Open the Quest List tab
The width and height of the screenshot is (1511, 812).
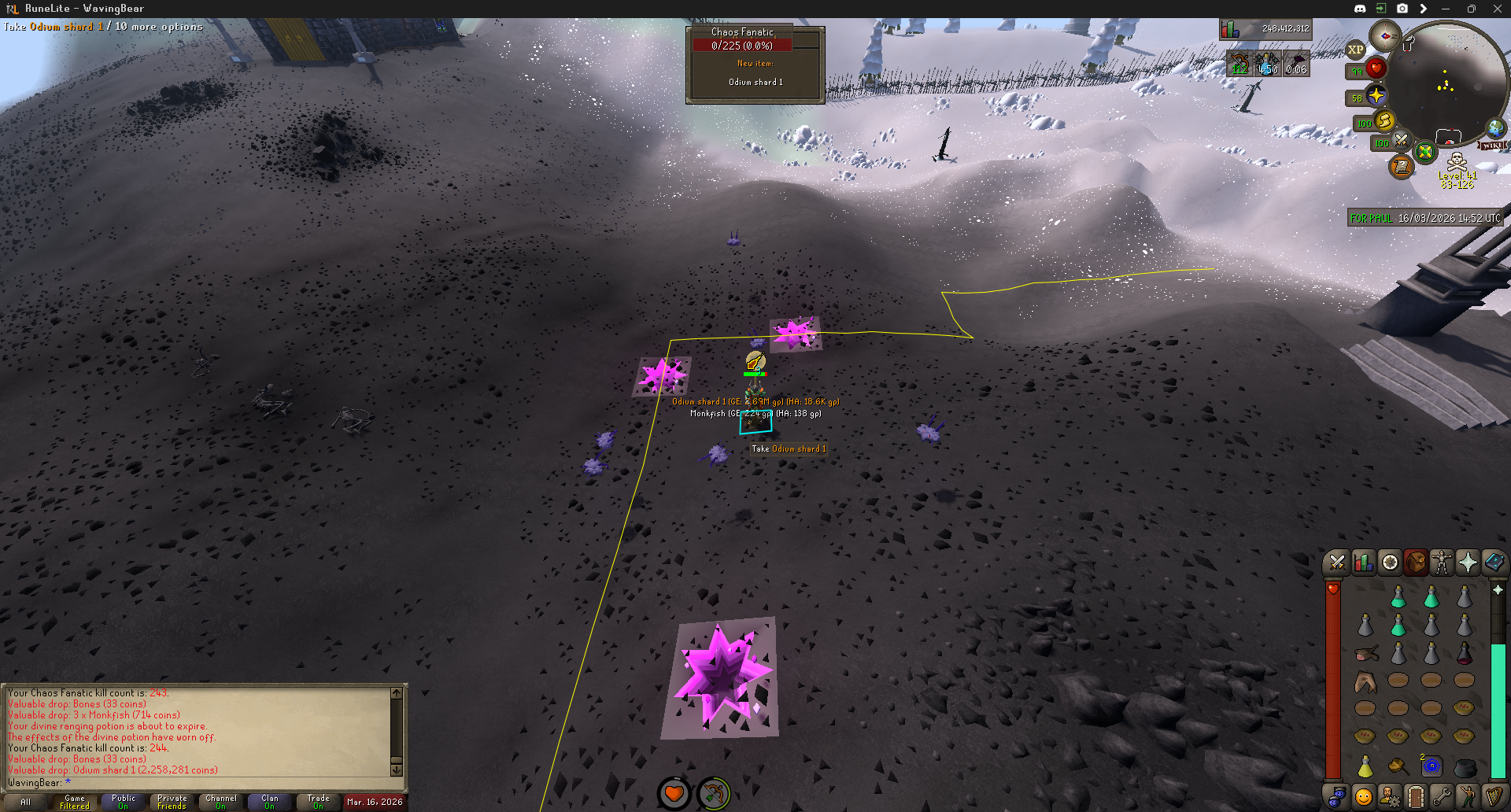(1390, 563)
